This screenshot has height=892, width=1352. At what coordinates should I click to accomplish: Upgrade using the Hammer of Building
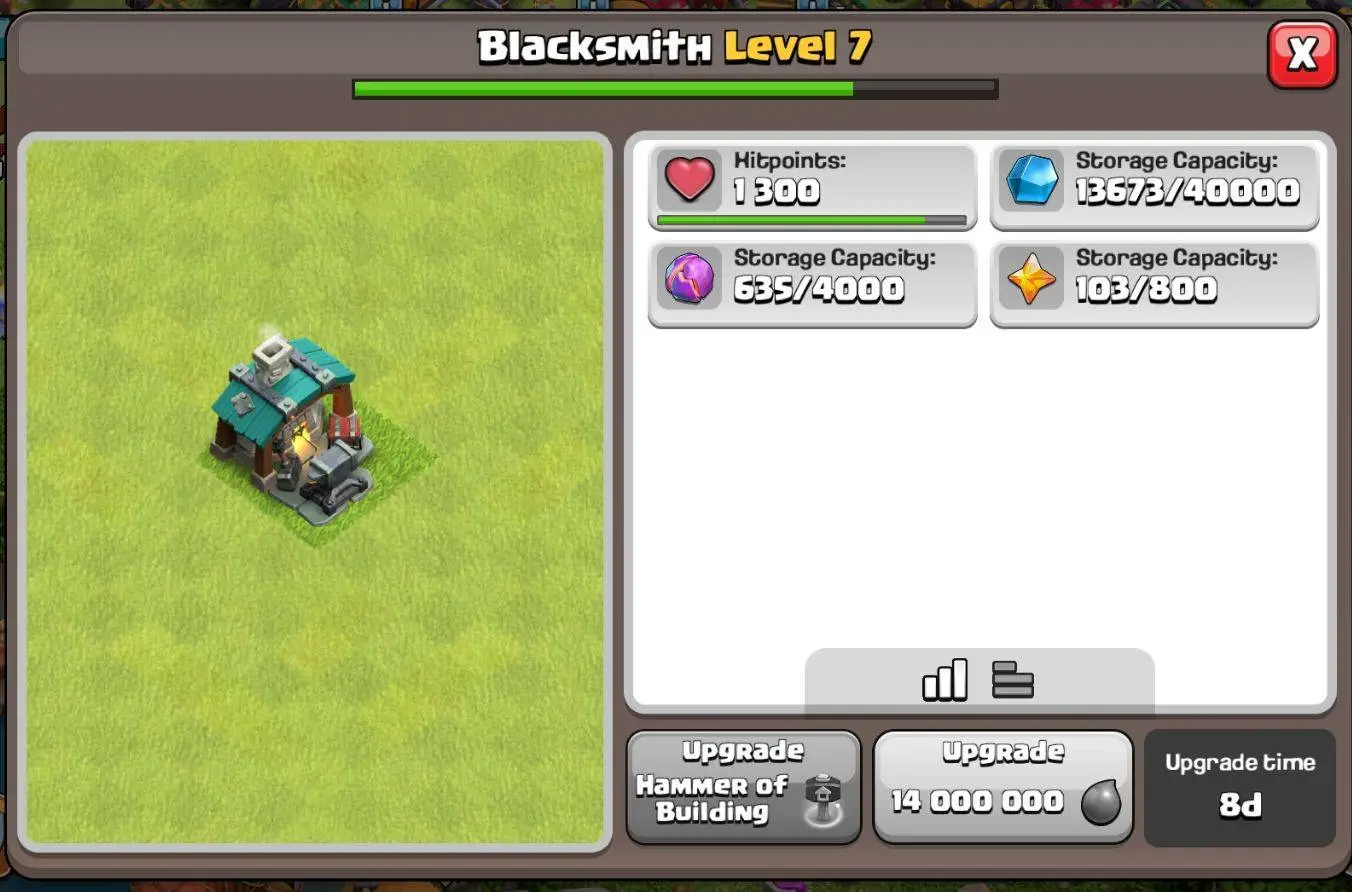(743, 787)
